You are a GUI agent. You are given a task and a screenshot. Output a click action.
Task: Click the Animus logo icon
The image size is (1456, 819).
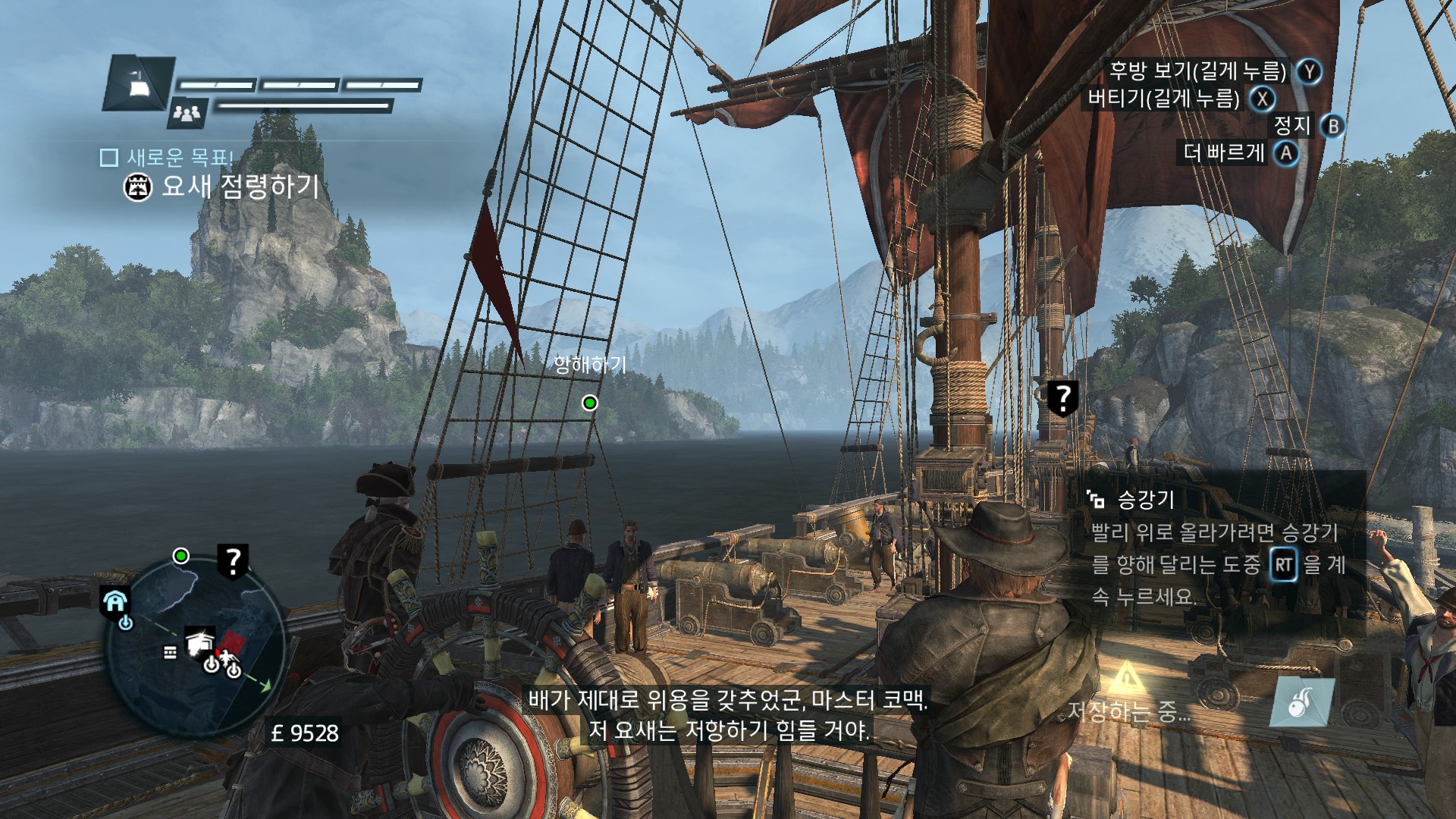pyautogui.click(x=1301, y=701)
